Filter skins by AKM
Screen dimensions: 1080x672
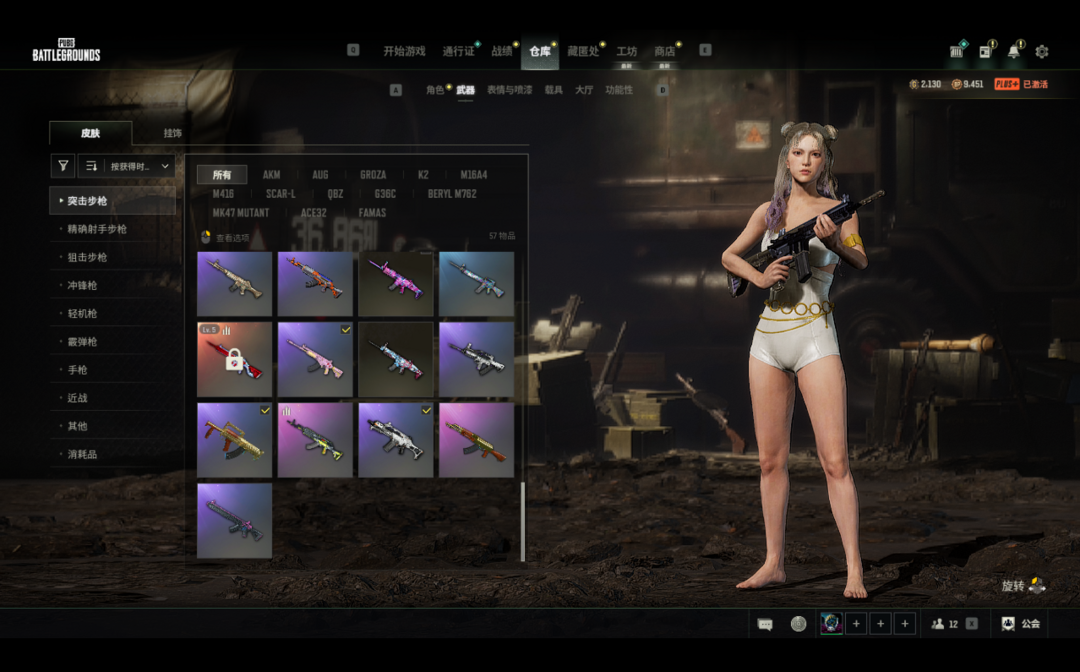tap(271, 175)
